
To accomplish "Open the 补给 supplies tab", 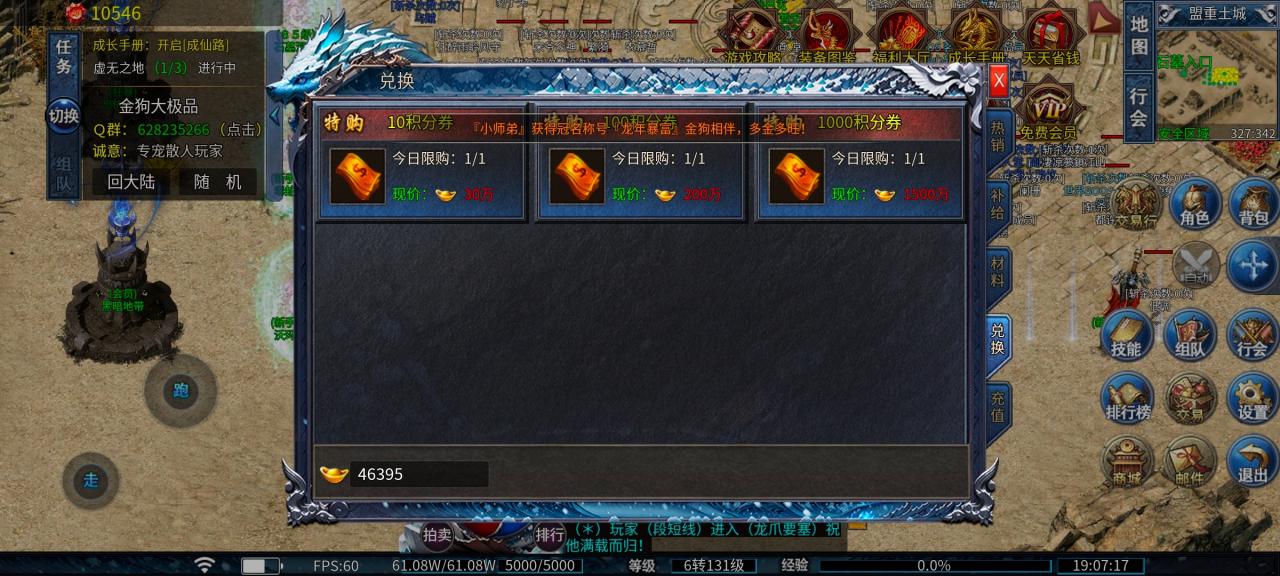I will [x=997, y=203].
